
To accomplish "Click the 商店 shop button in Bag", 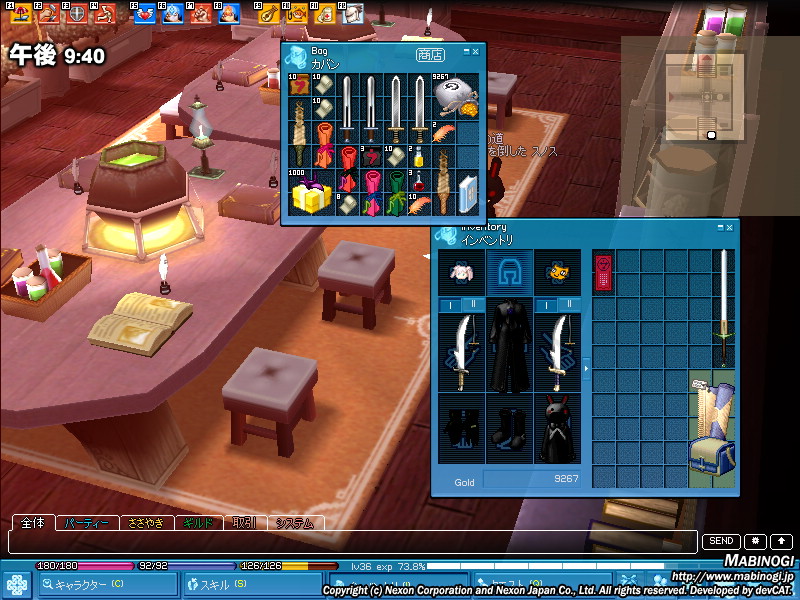I will tap(431, 55).
